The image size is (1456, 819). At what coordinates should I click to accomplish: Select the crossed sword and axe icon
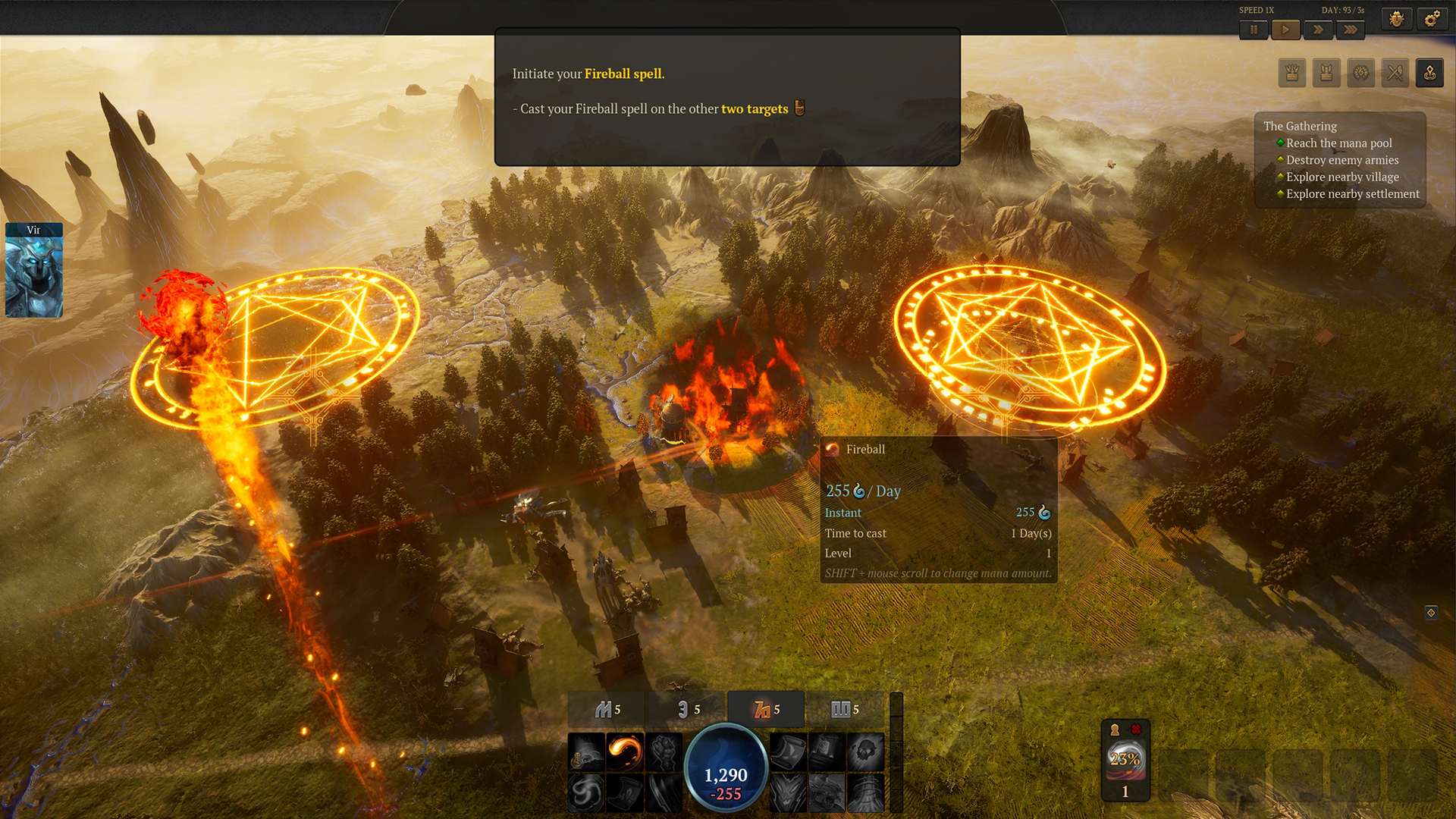click(1395, 73)
